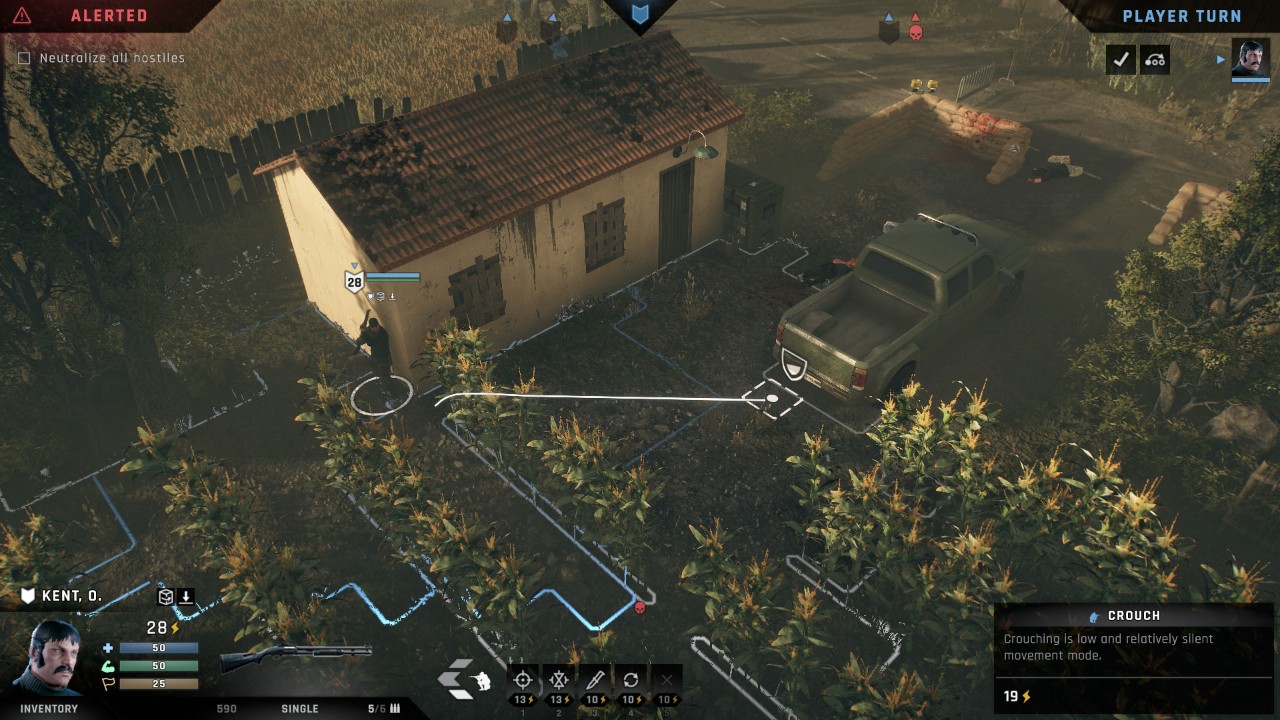This screenshot has width=1280, height=720.
Task: Select the equipped shotgun weapon
Action: (x=295, y=656)
